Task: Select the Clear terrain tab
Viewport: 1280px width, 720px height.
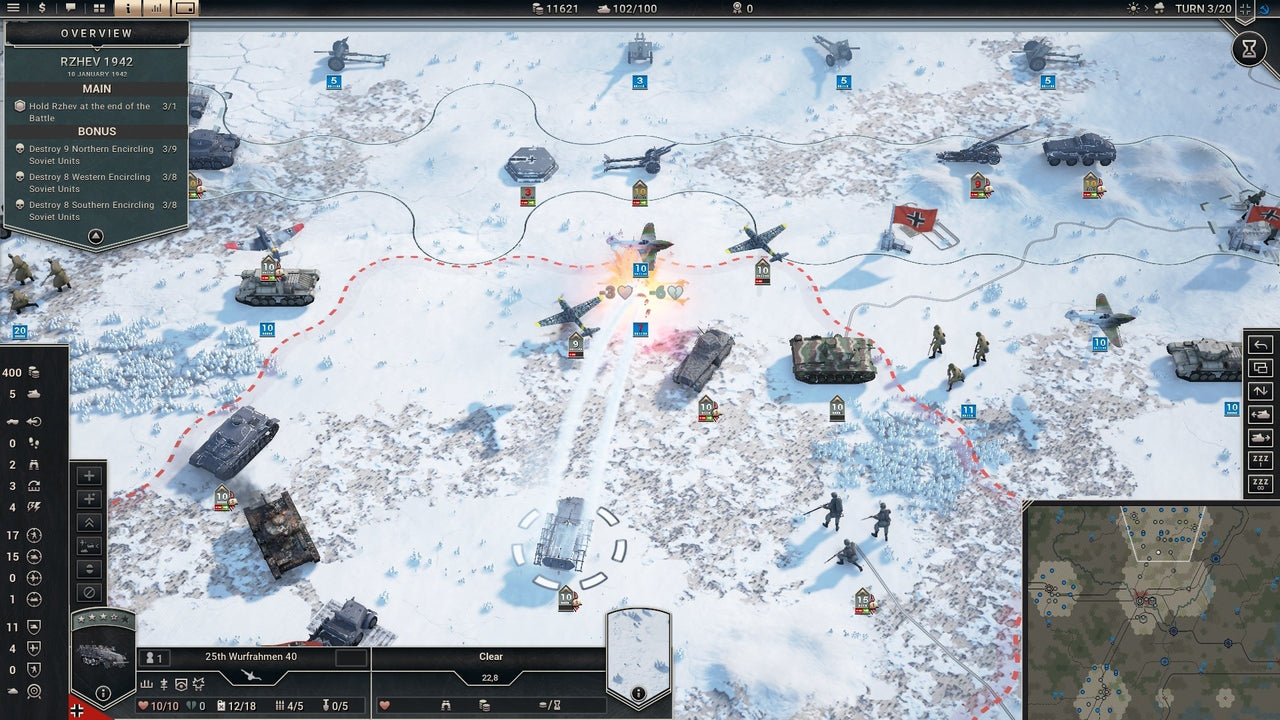Action: [489, 657]
